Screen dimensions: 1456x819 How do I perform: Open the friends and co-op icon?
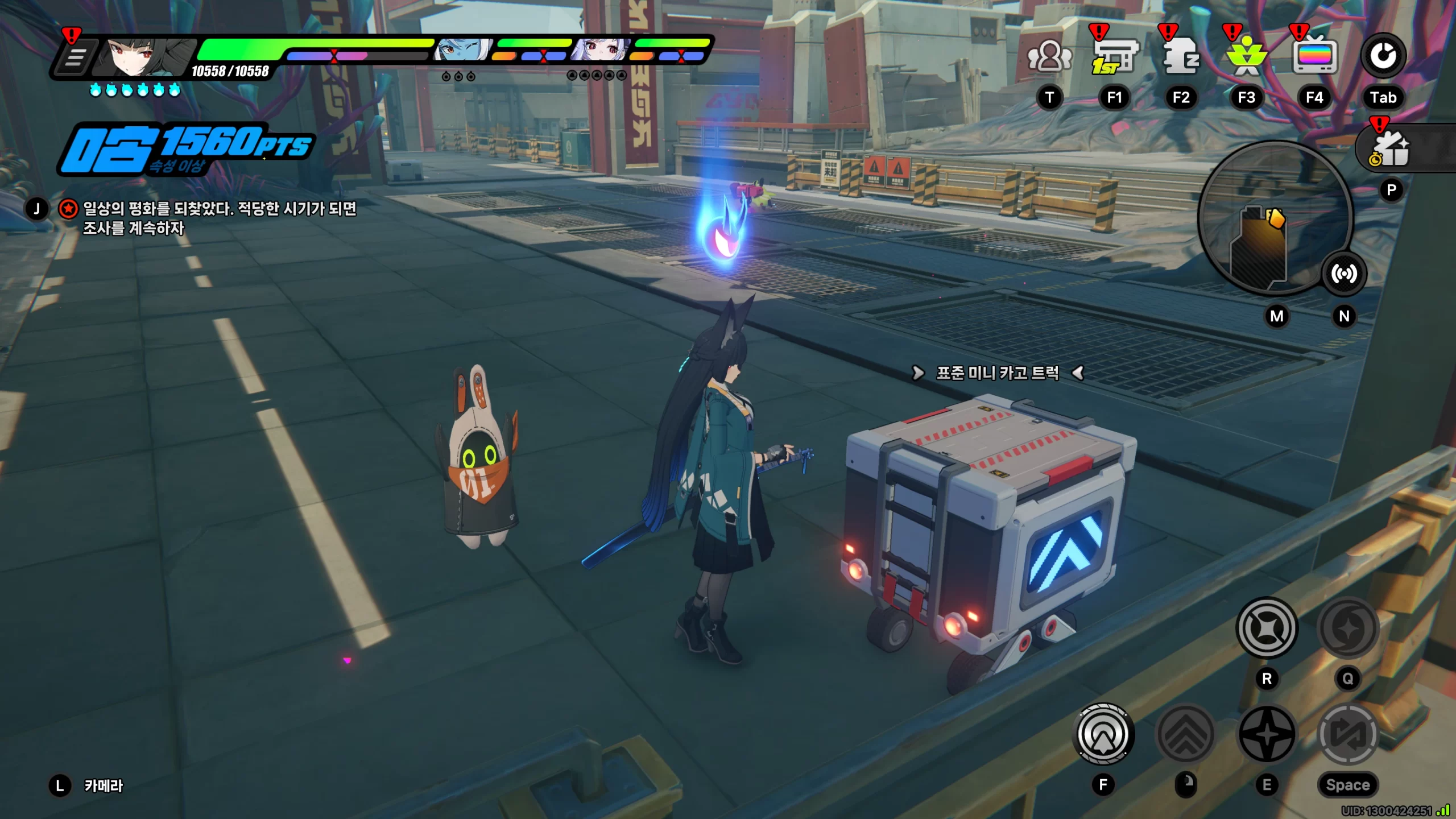pos(1049,57)
